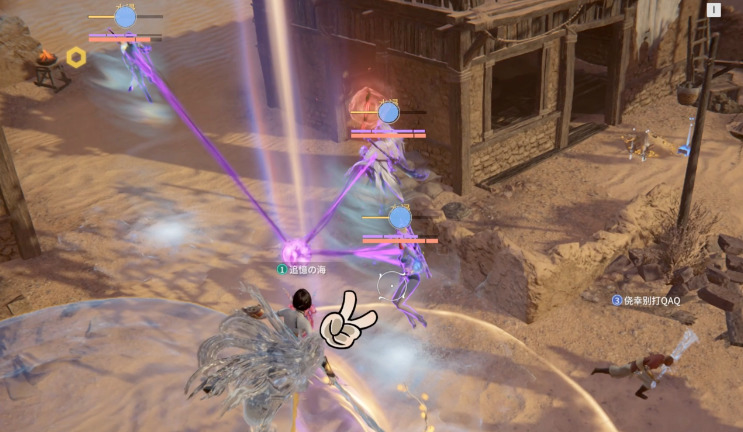Click the info button in the corner
743x432 pixels.
(714, 10)
